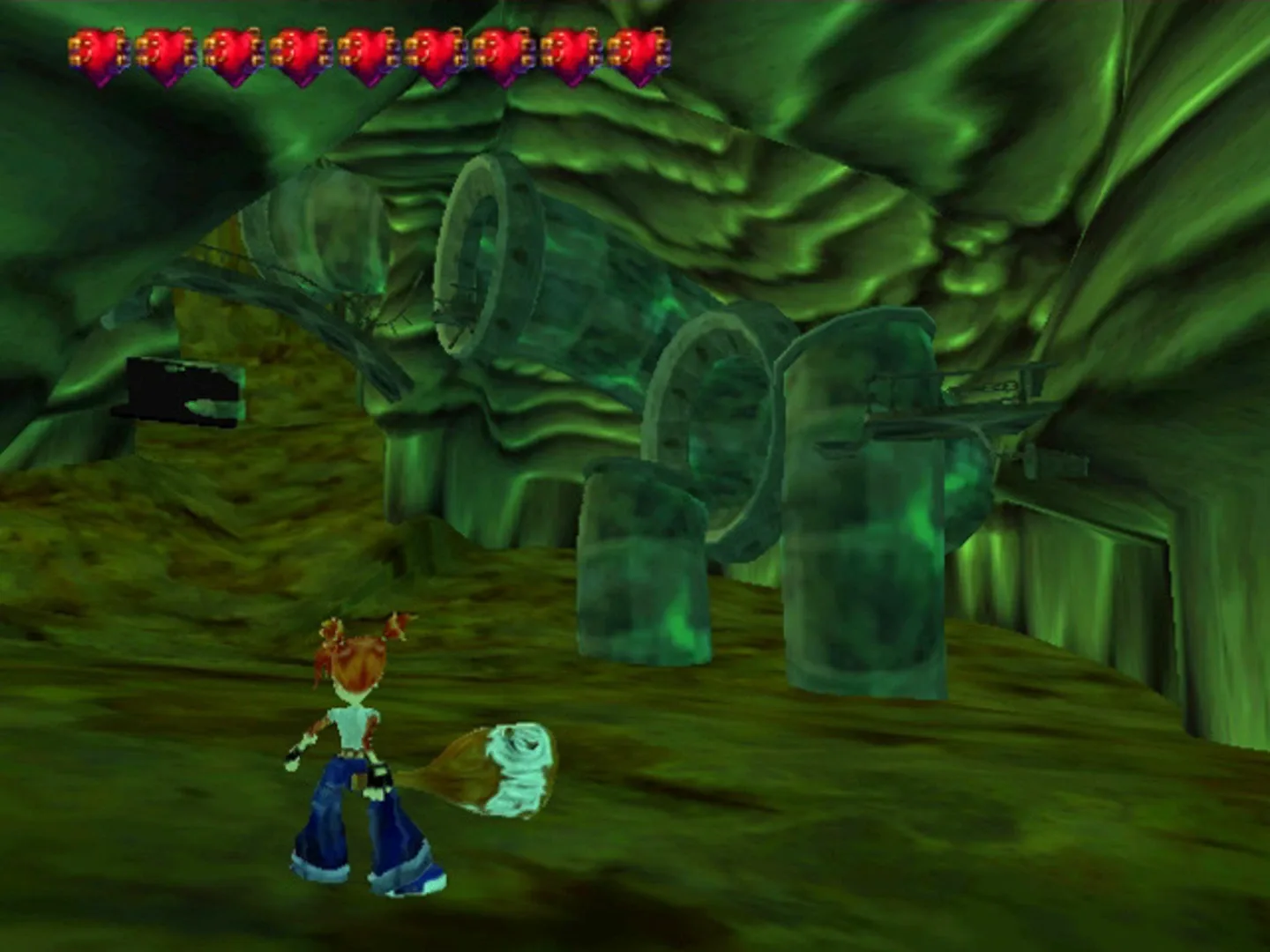The image size is (1270, 952).
Task: Click the middle heart of the health row
Action: (x=363, y=51)
